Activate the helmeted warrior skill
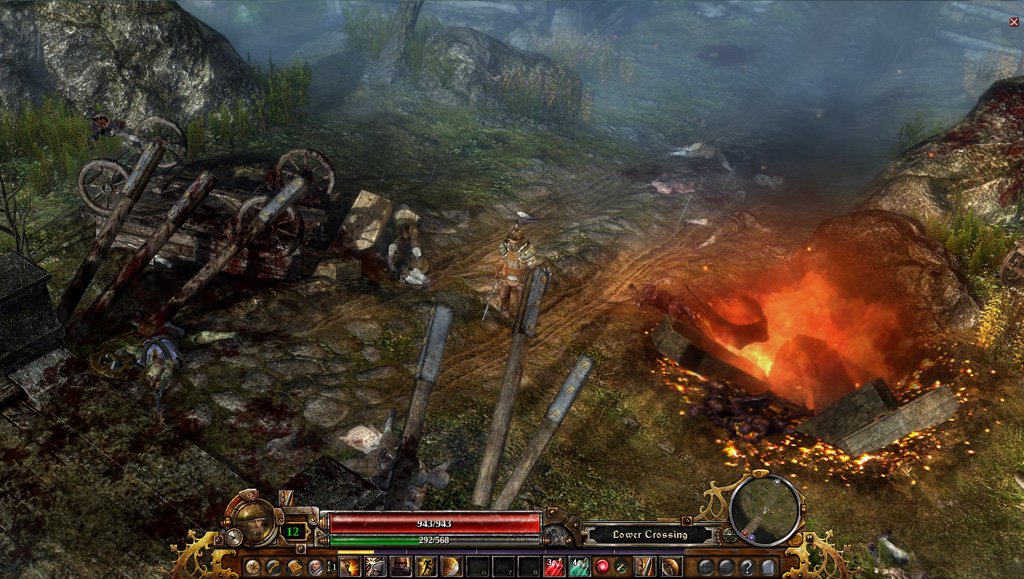Image resolution: width=1024 pixels, height=579 pixels. pyautogui.click(x=401, y=567)
